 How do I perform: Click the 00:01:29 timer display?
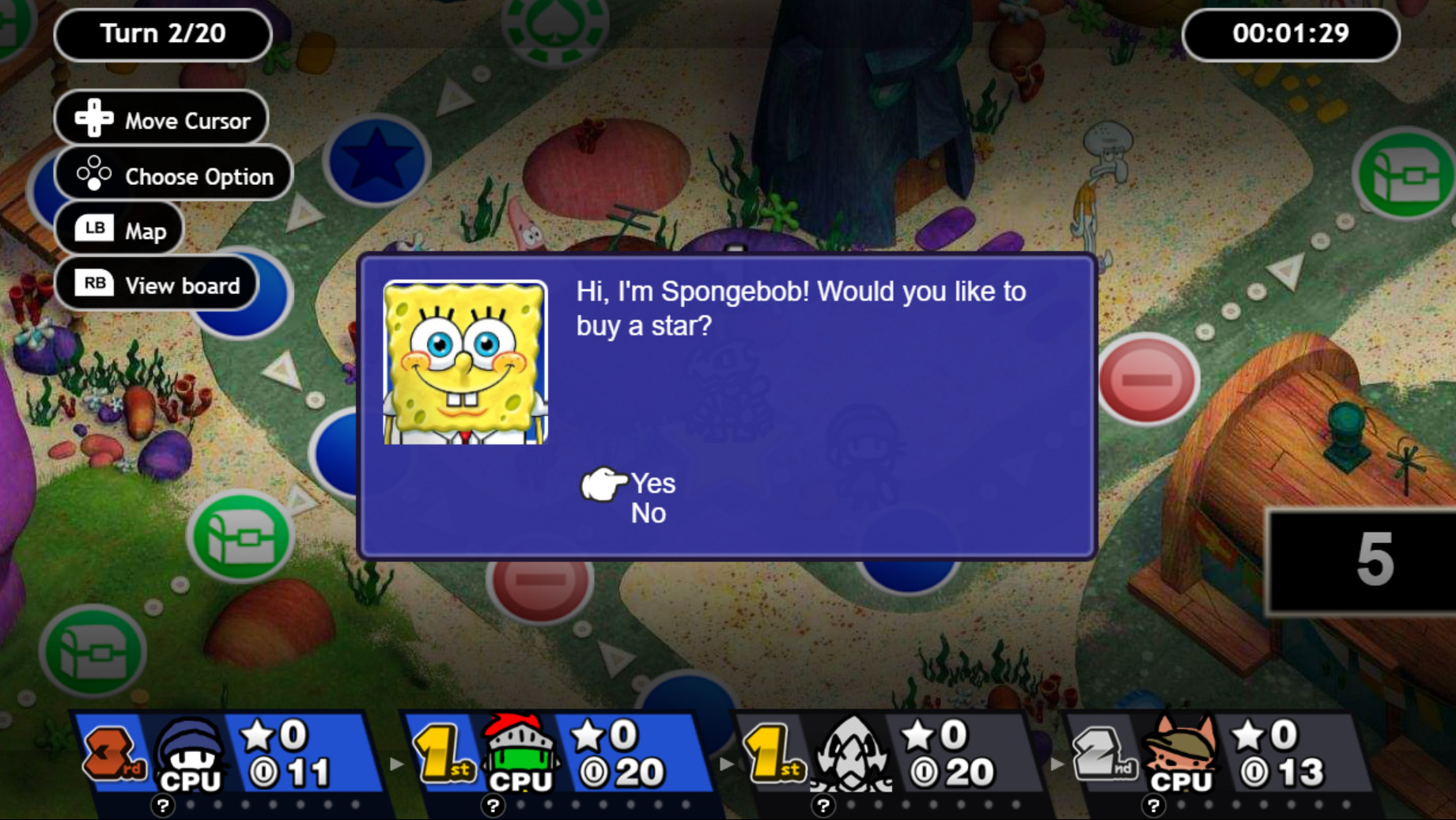1291,33
